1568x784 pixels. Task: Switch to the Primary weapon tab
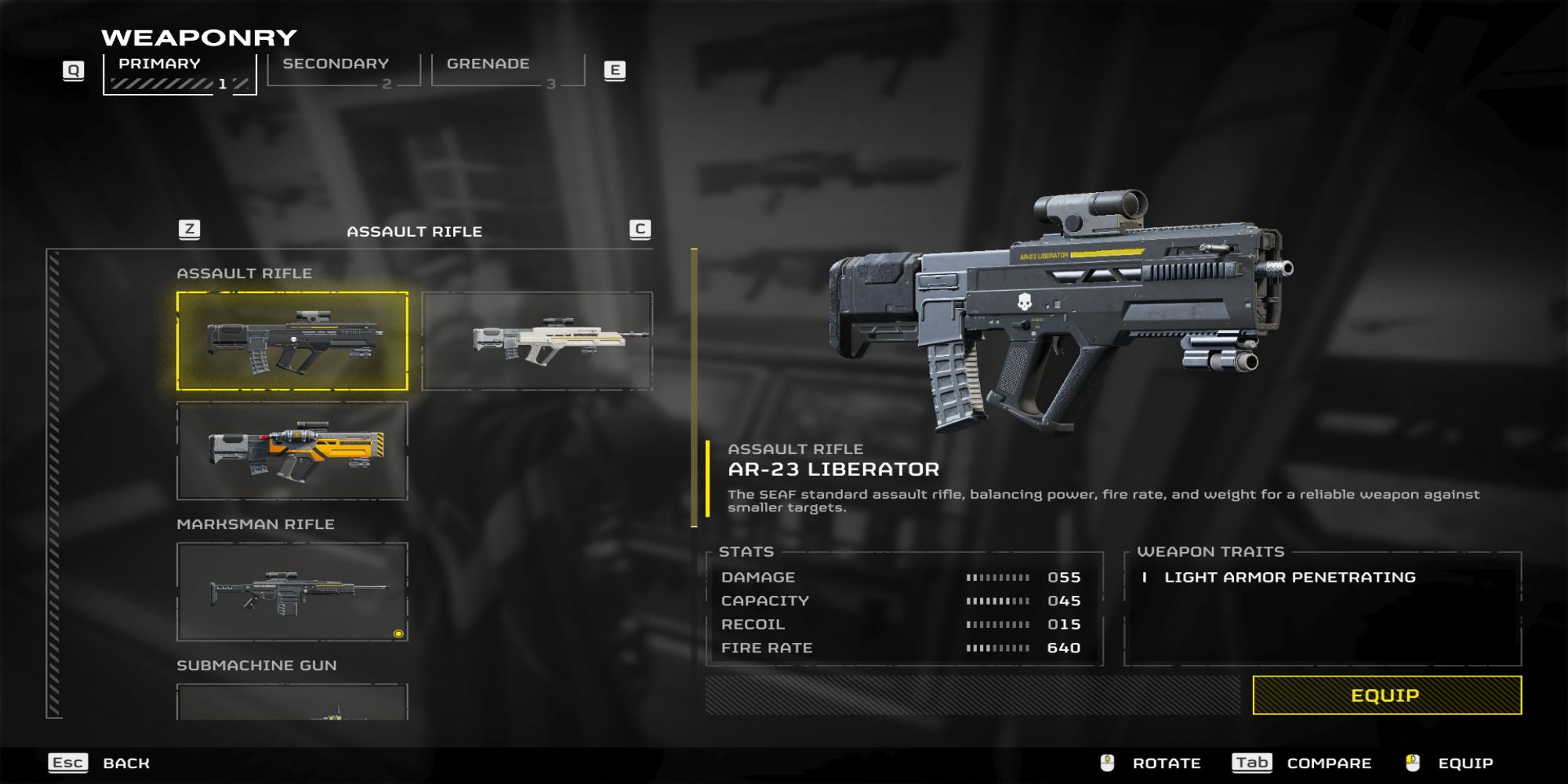pyautogui.click(x=180, y=73)
